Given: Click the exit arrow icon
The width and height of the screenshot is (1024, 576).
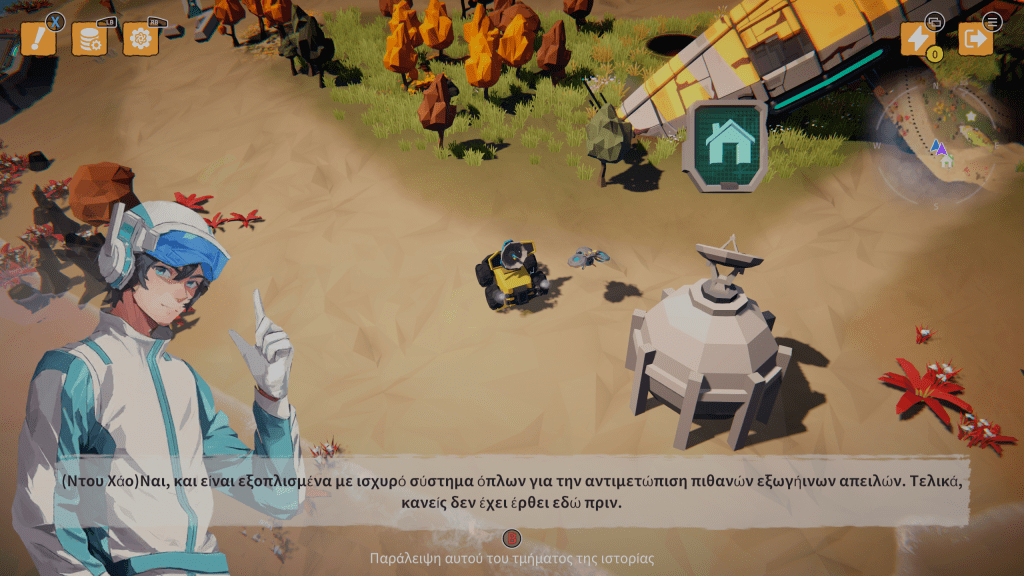Looking at the screenshot, I should [x=975, y=39].
